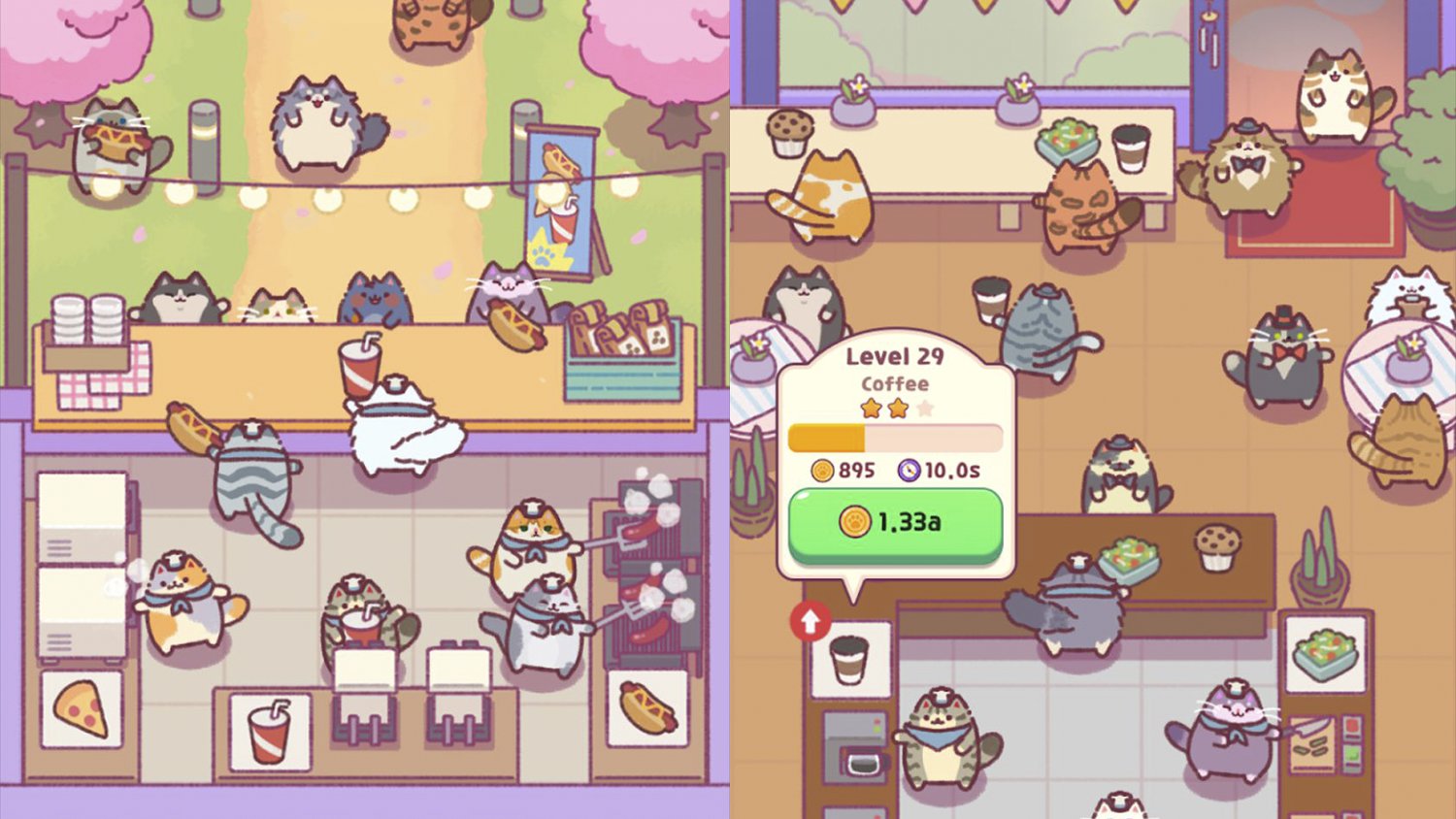
Task: Choose the hot dog station tile
Action: [x=647, y=709]
